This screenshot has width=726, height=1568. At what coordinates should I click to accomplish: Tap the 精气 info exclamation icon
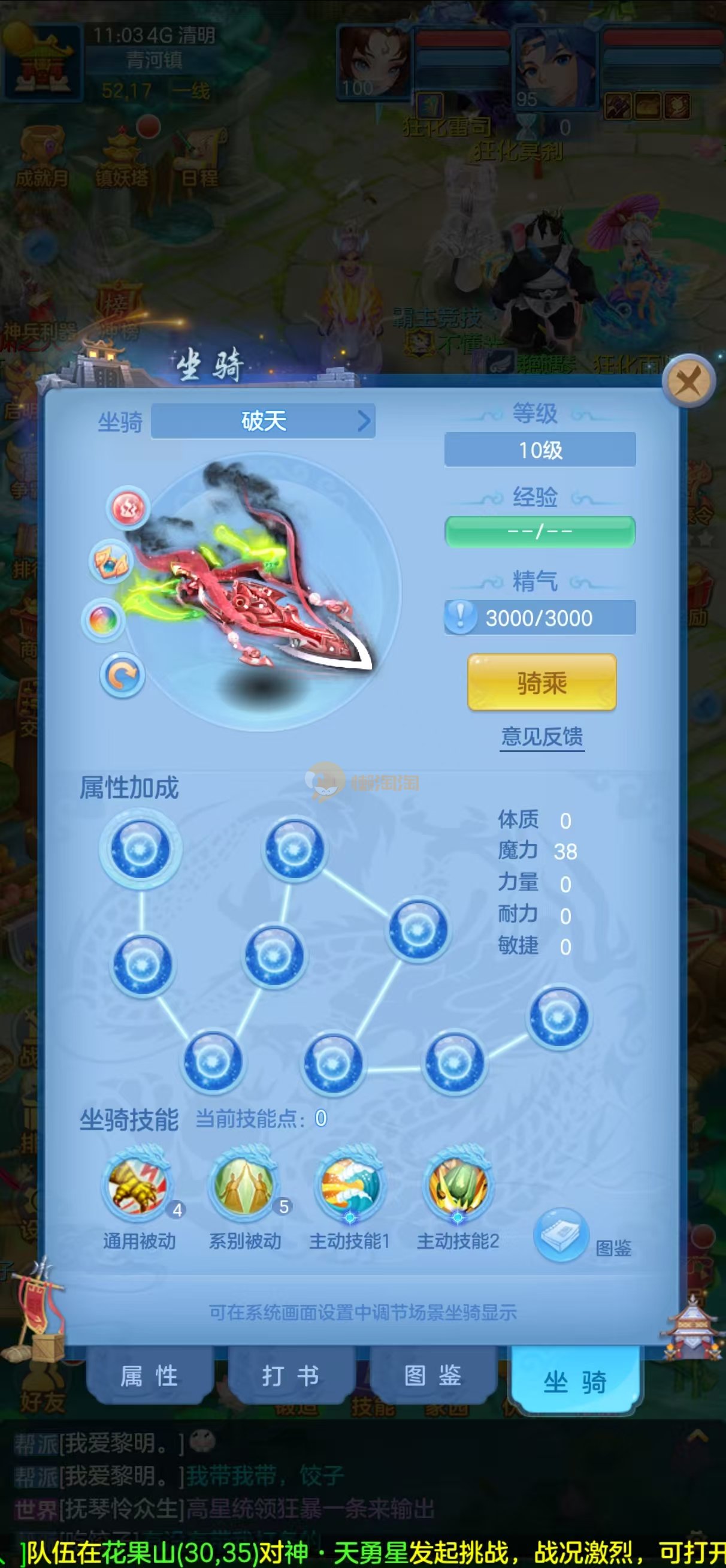click(460, 617)
